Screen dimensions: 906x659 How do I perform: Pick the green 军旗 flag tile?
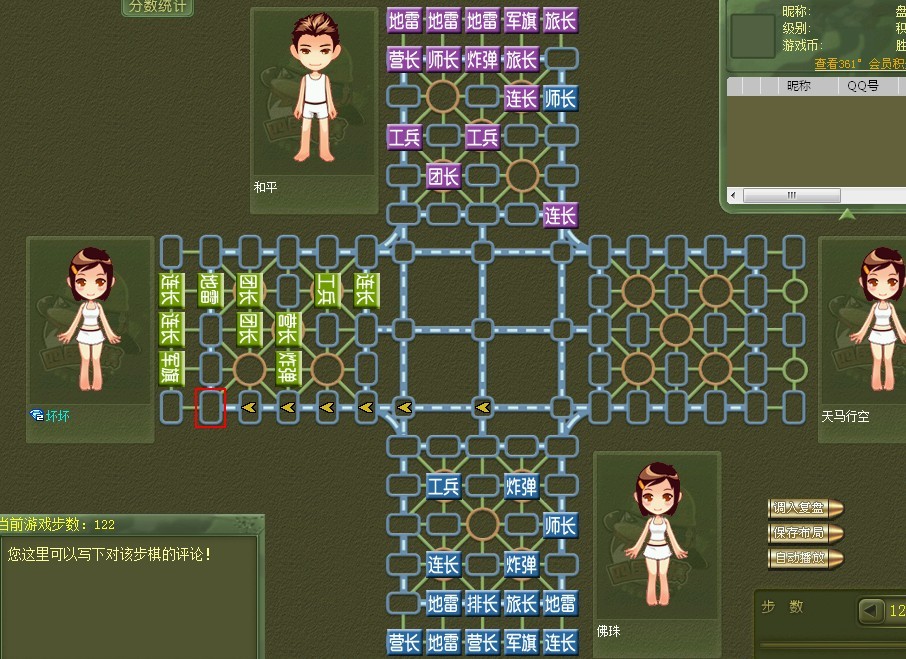(171, 368)
